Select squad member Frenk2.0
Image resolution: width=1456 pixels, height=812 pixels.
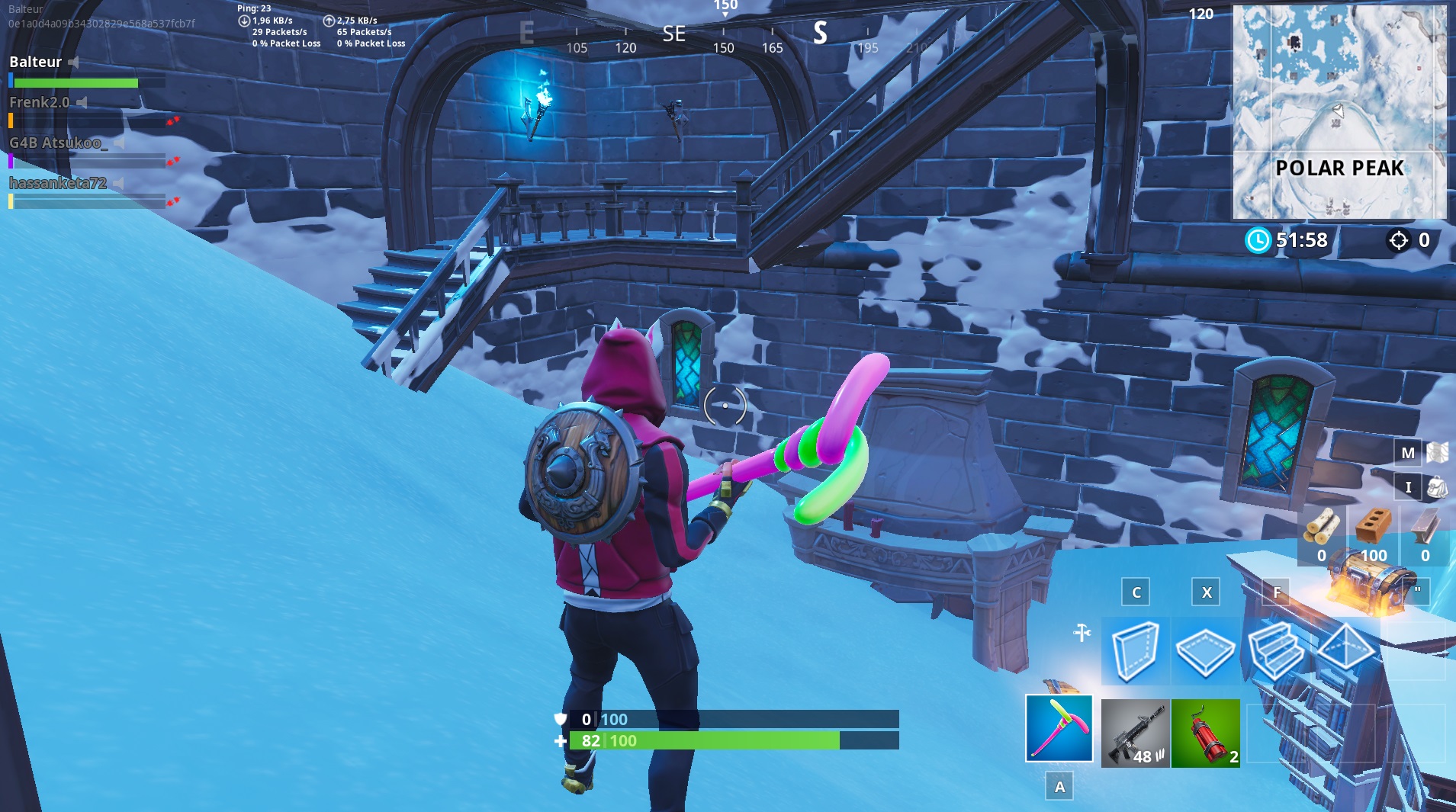pos(40,102)
